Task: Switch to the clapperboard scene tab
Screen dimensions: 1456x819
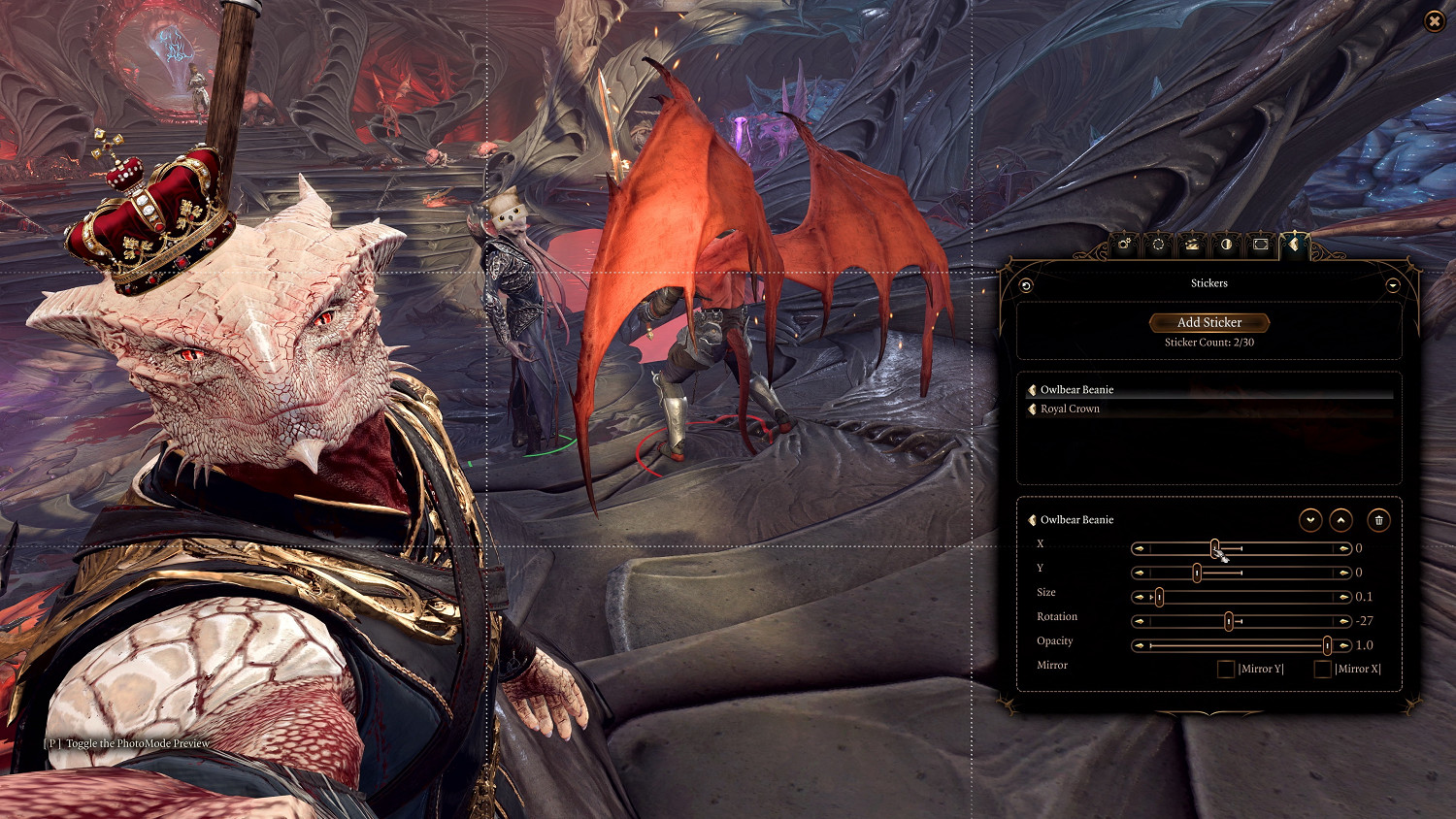Action: click(1192, 245)
